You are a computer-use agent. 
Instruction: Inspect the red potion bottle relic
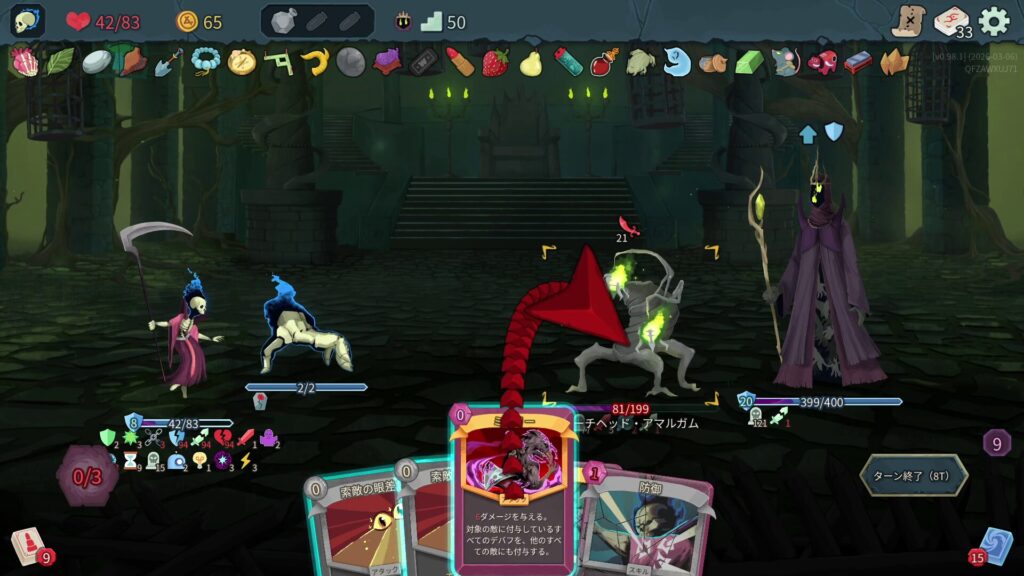click(603, 62)
